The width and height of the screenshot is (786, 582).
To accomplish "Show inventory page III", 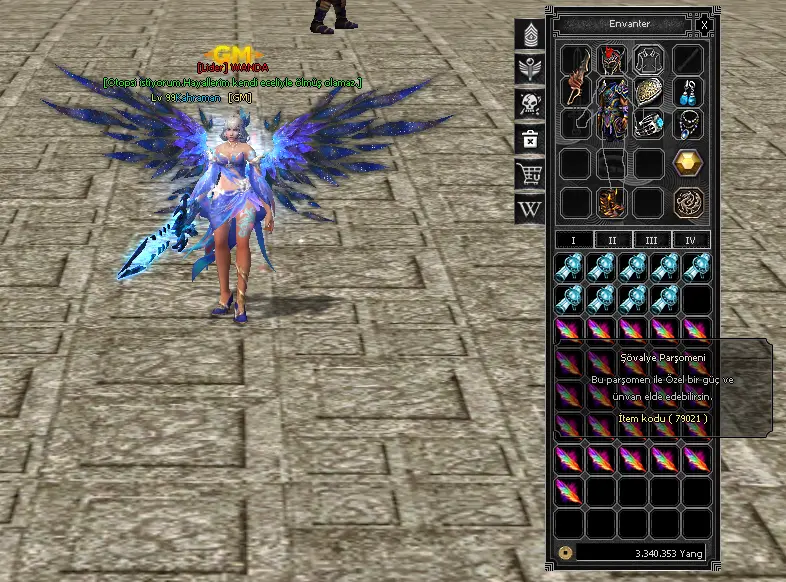I will pyautogui.click(x=651, y=240).
